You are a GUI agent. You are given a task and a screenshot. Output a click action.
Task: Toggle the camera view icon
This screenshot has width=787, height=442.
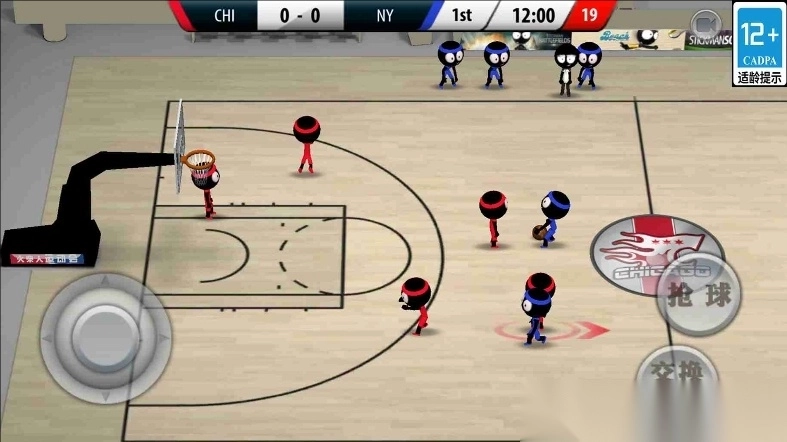pyautogui.click(x=707, y=22)
